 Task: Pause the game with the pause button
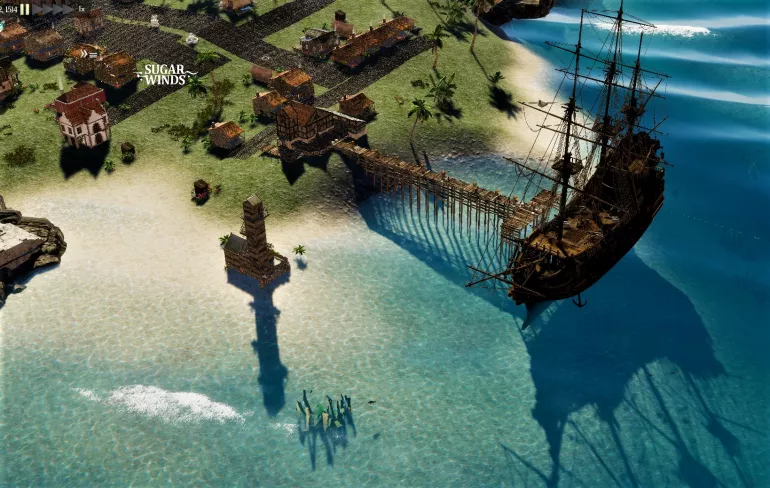tap(25, 9)
